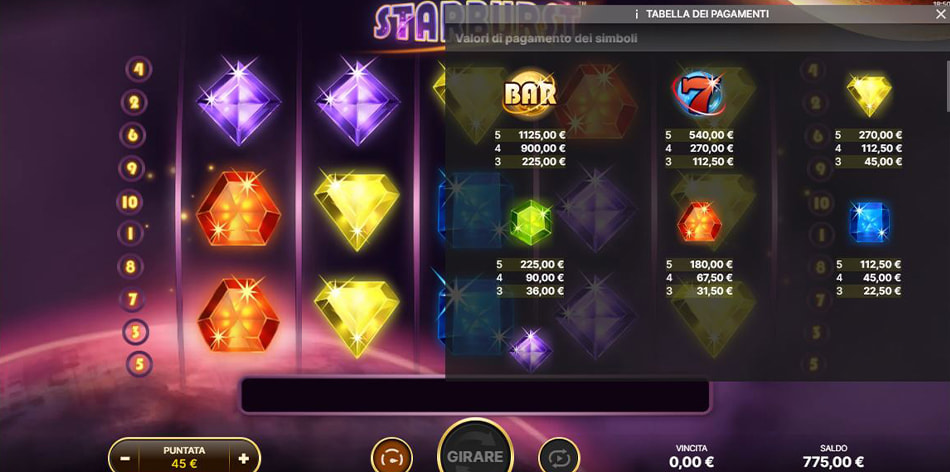Select payline number 4 on the left
This screenshot has width=950, height=472.
pyautogui.click(x=138, y=70)
